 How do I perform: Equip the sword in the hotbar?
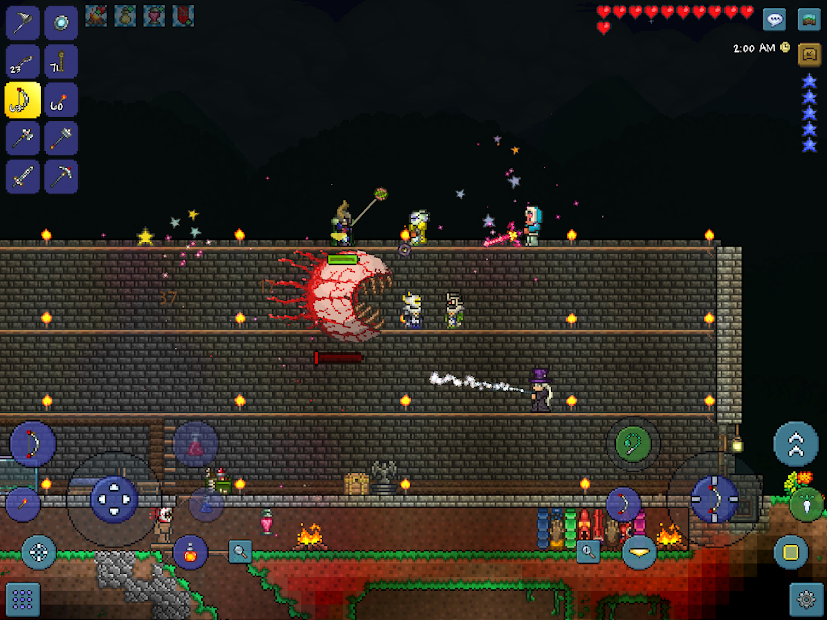point(22,176)
